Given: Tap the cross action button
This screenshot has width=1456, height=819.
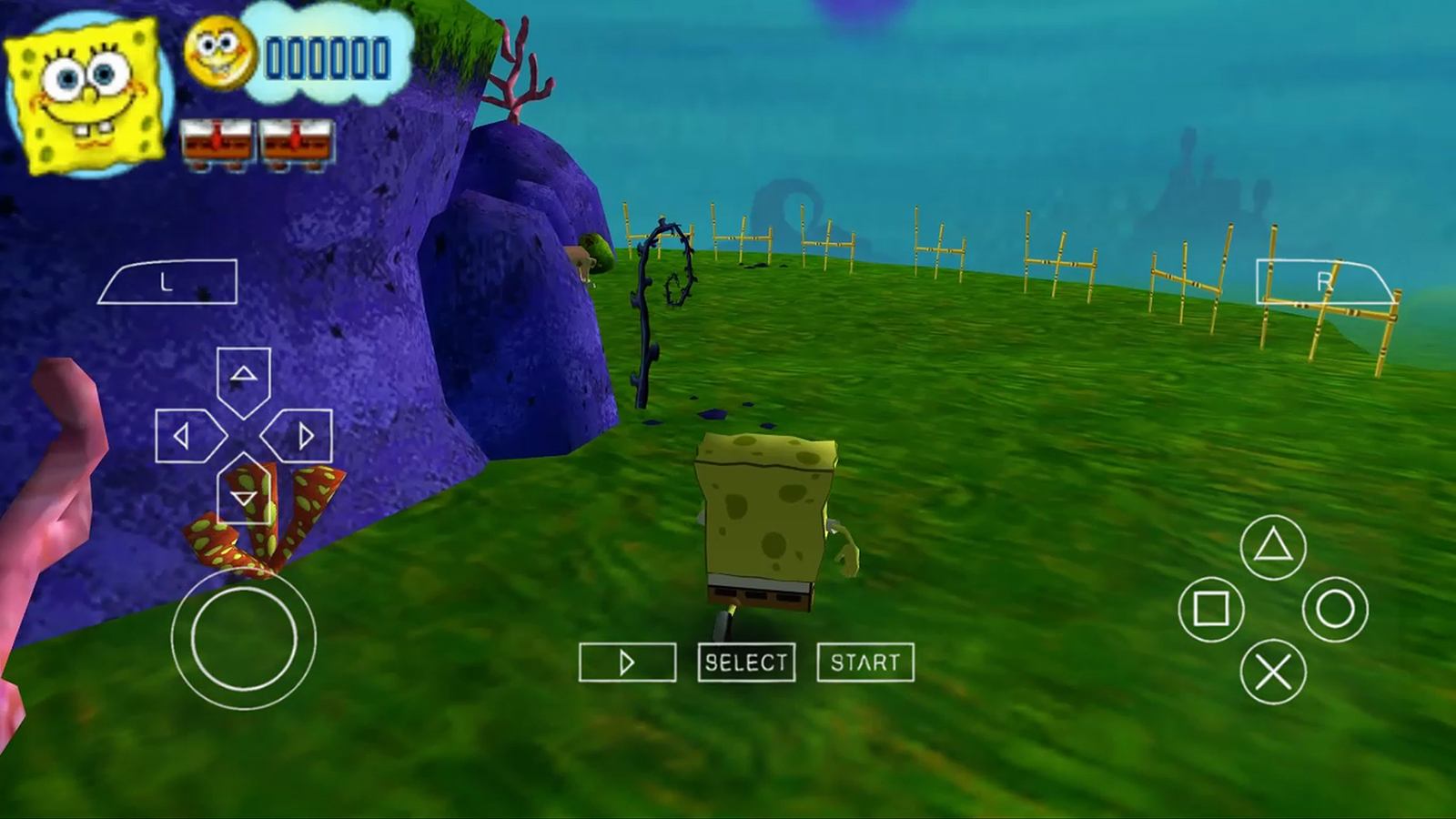Looking at the screenshot, I should (x=1273, y=672).
